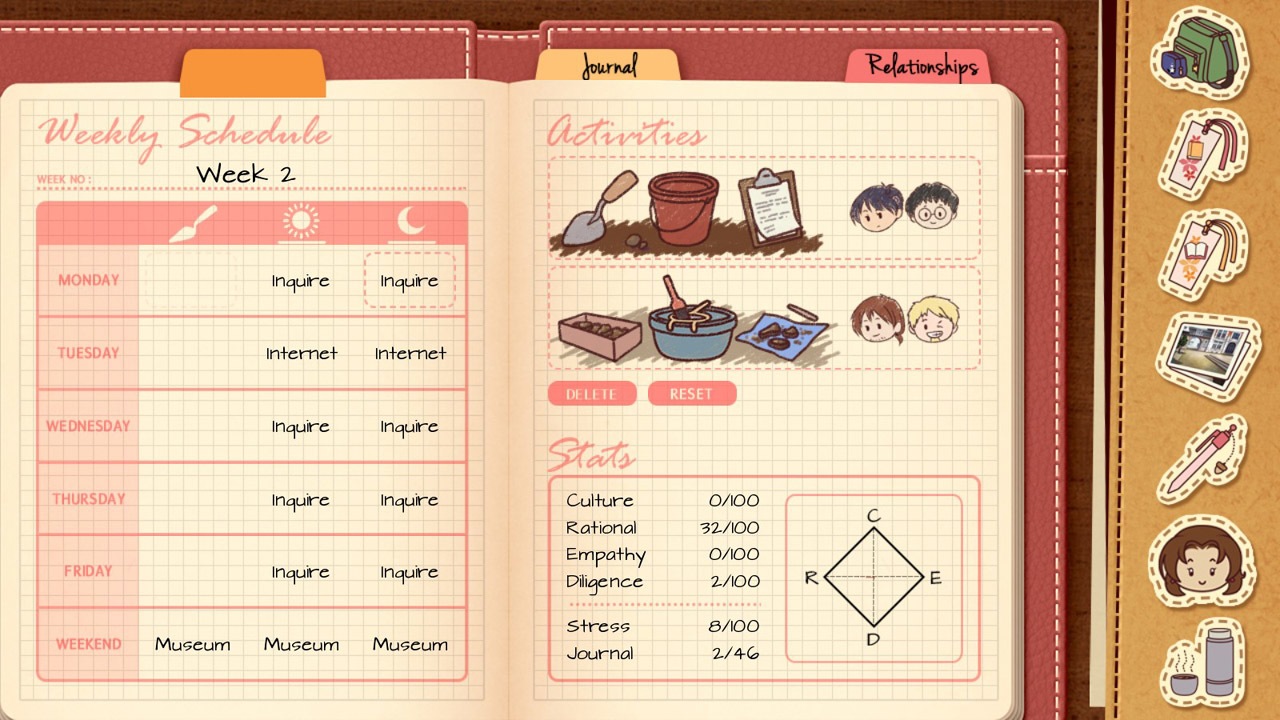Click the yellow bookmark sticker
Viewport: 1280px width, 720px height.
1200,255
